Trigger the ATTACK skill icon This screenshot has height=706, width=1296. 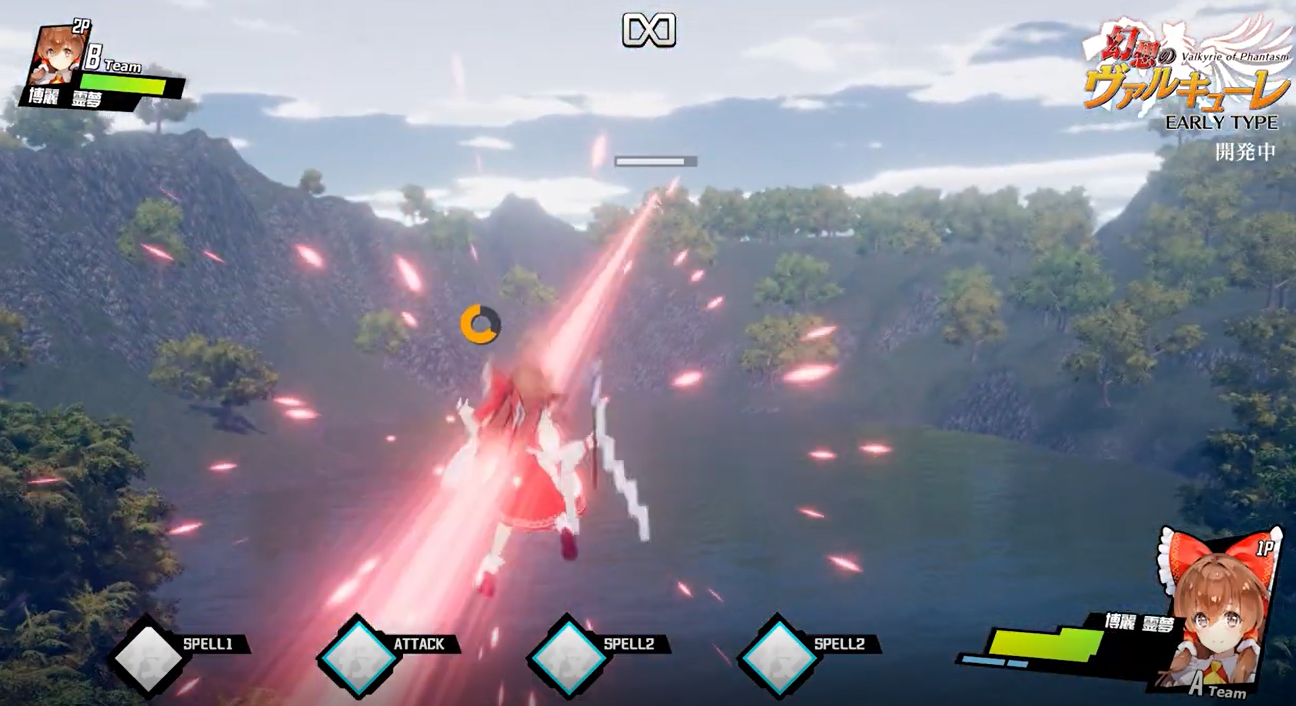pos(359,657)
